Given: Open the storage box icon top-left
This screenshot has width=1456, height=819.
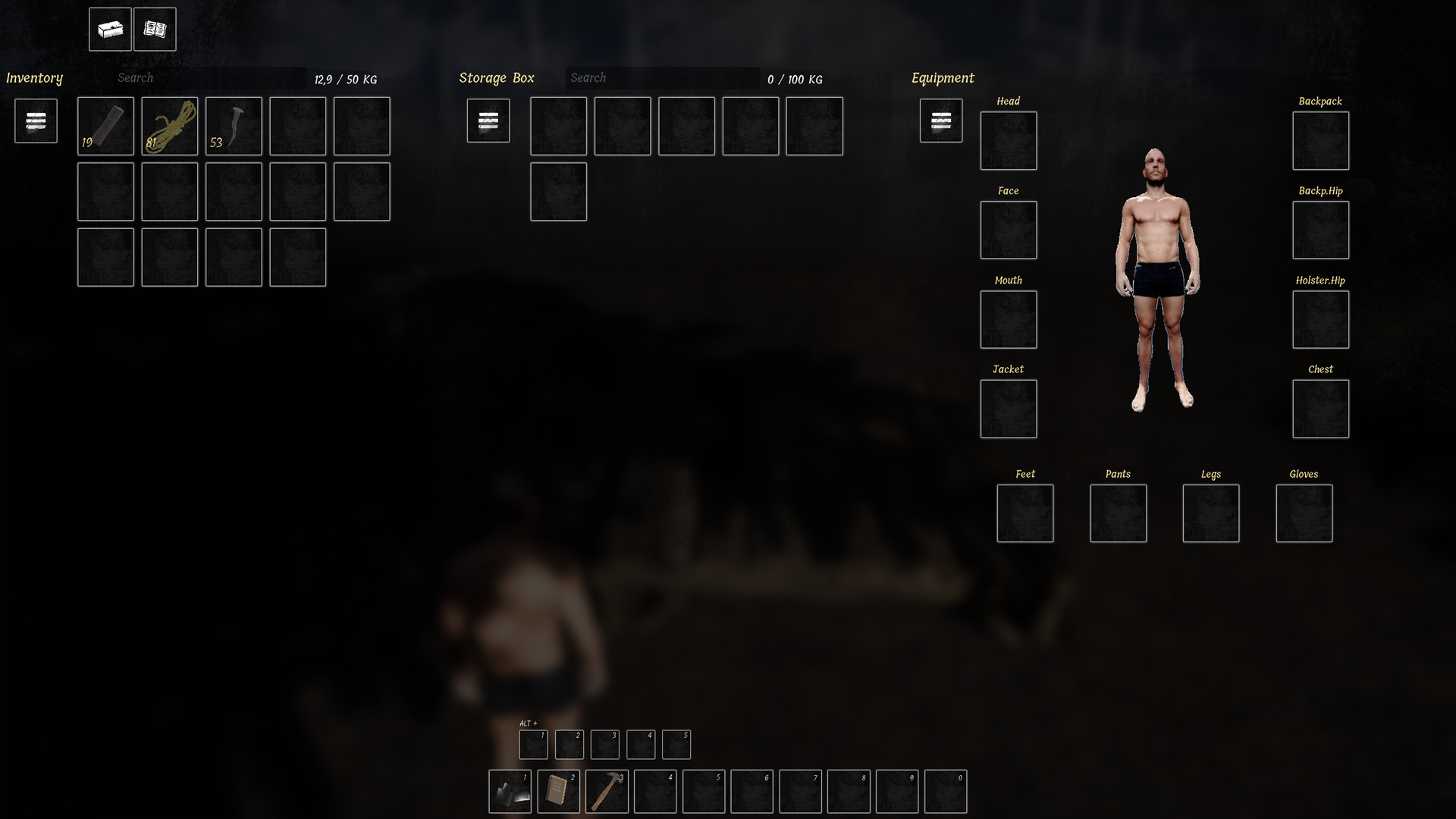Looking at the screenshot, I should [110, 29].
